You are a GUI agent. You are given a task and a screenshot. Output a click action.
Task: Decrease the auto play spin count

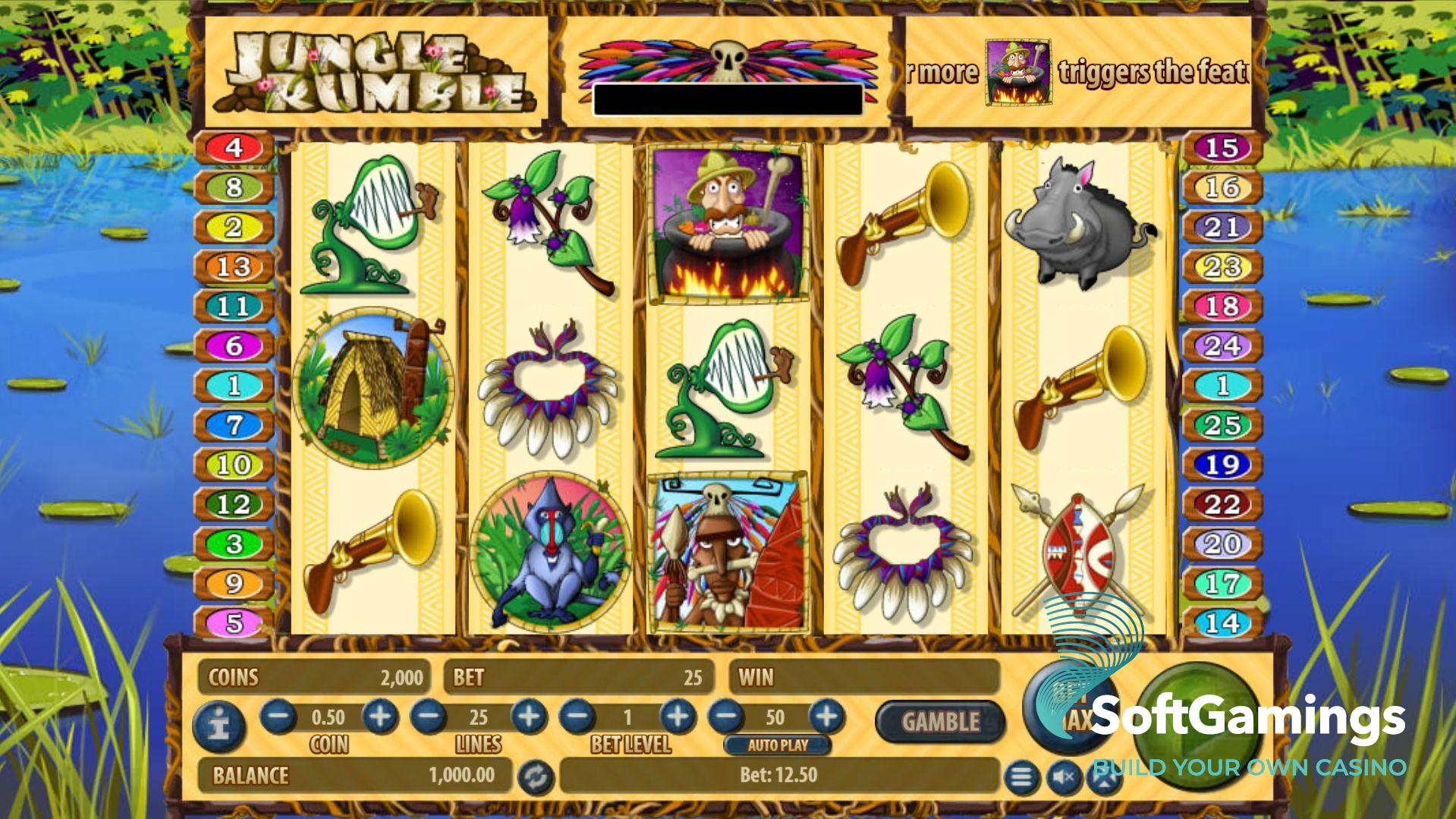pos(726,717)
